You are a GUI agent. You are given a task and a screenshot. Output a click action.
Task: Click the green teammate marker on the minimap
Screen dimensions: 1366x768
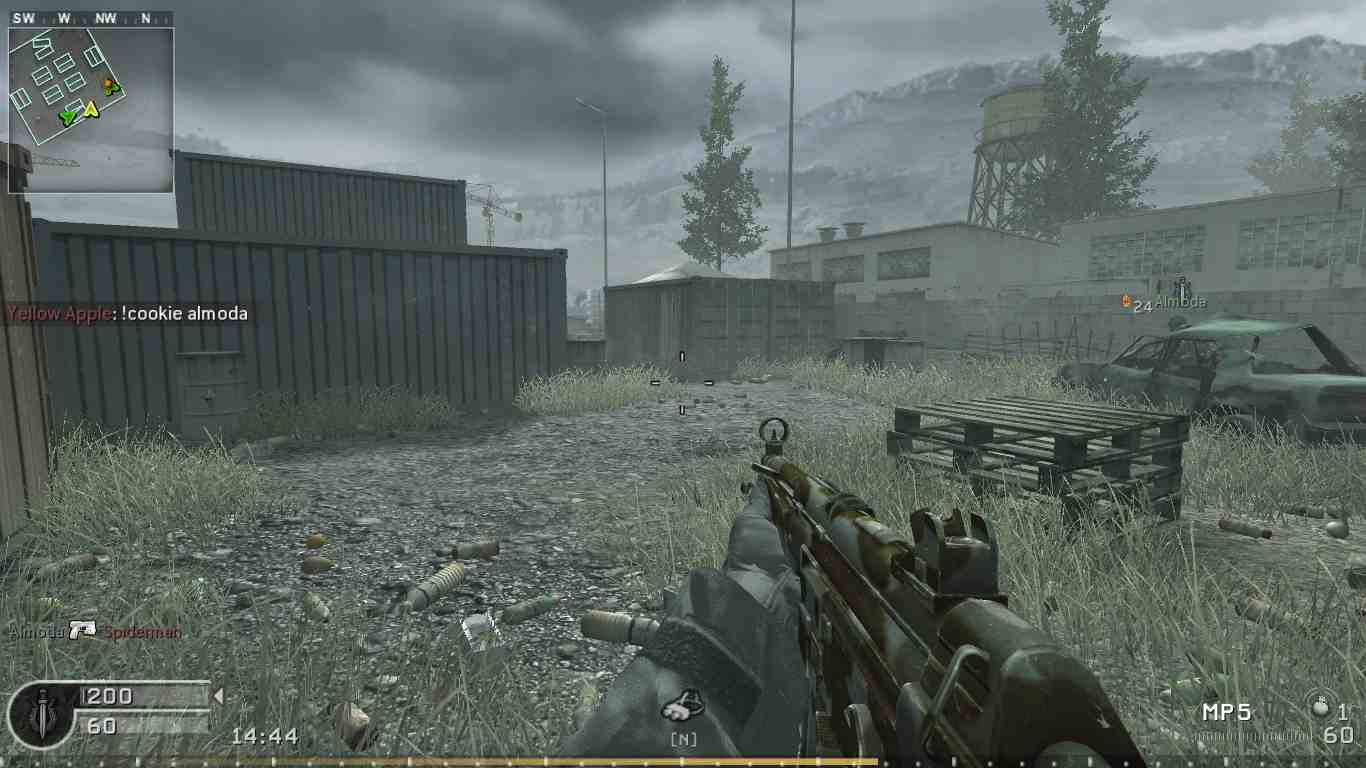click(67, 117)
